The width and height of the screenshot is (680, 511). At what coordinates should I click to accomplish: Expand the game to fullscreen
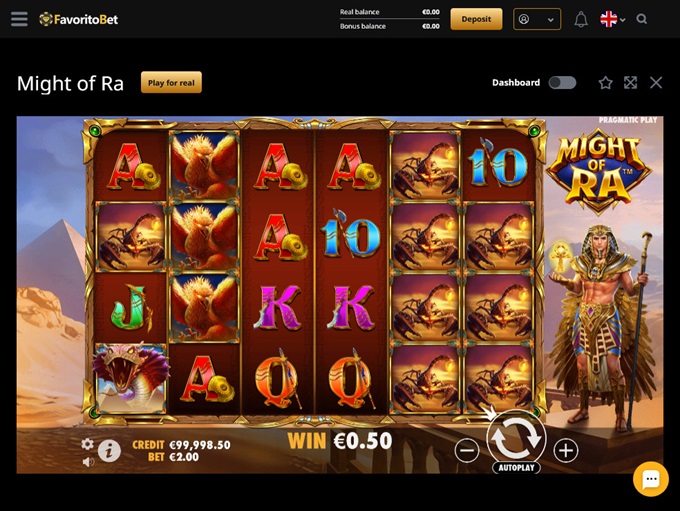[630, 83]
